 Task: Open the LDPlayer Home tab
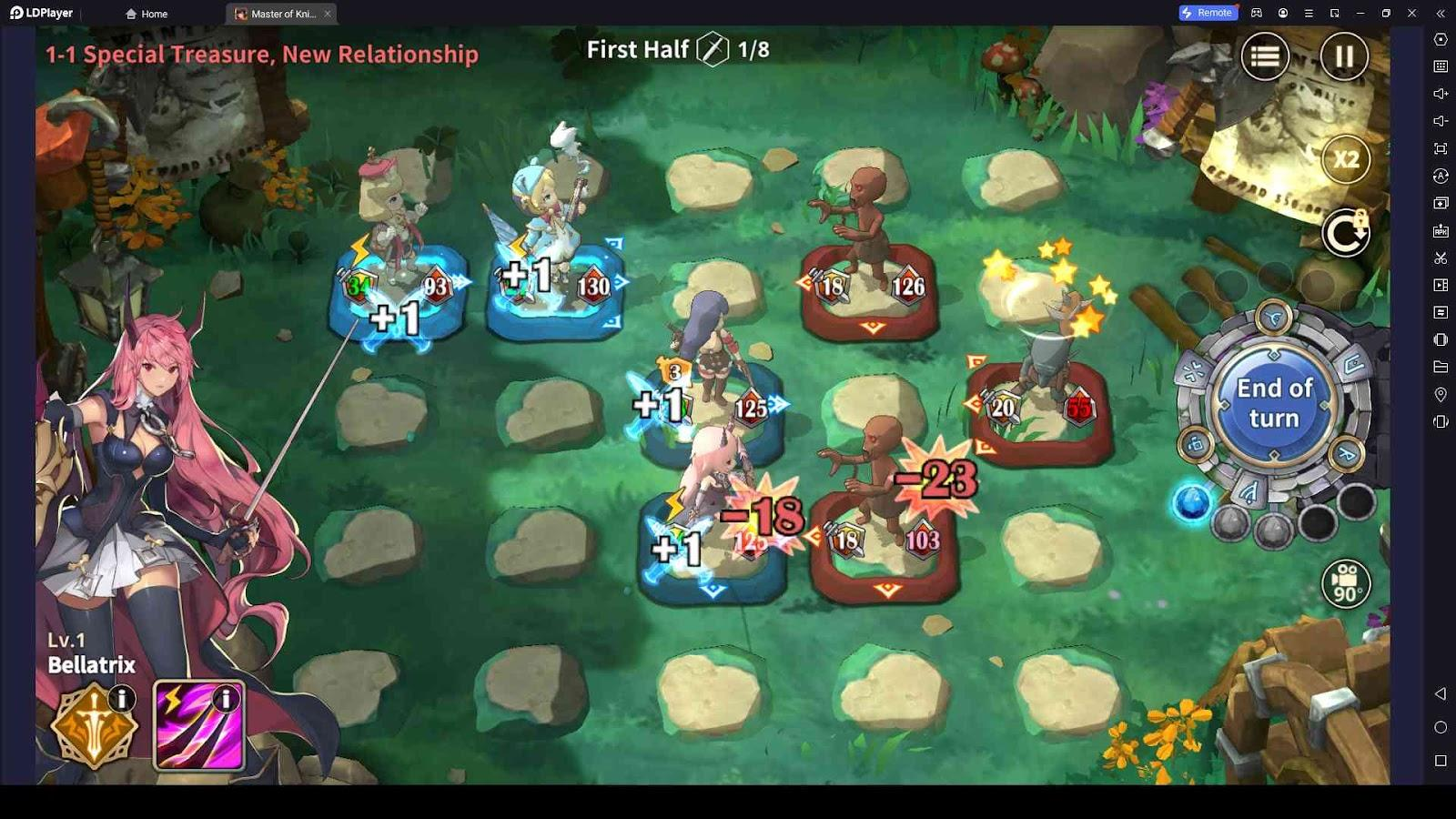[x=147, y=14]
